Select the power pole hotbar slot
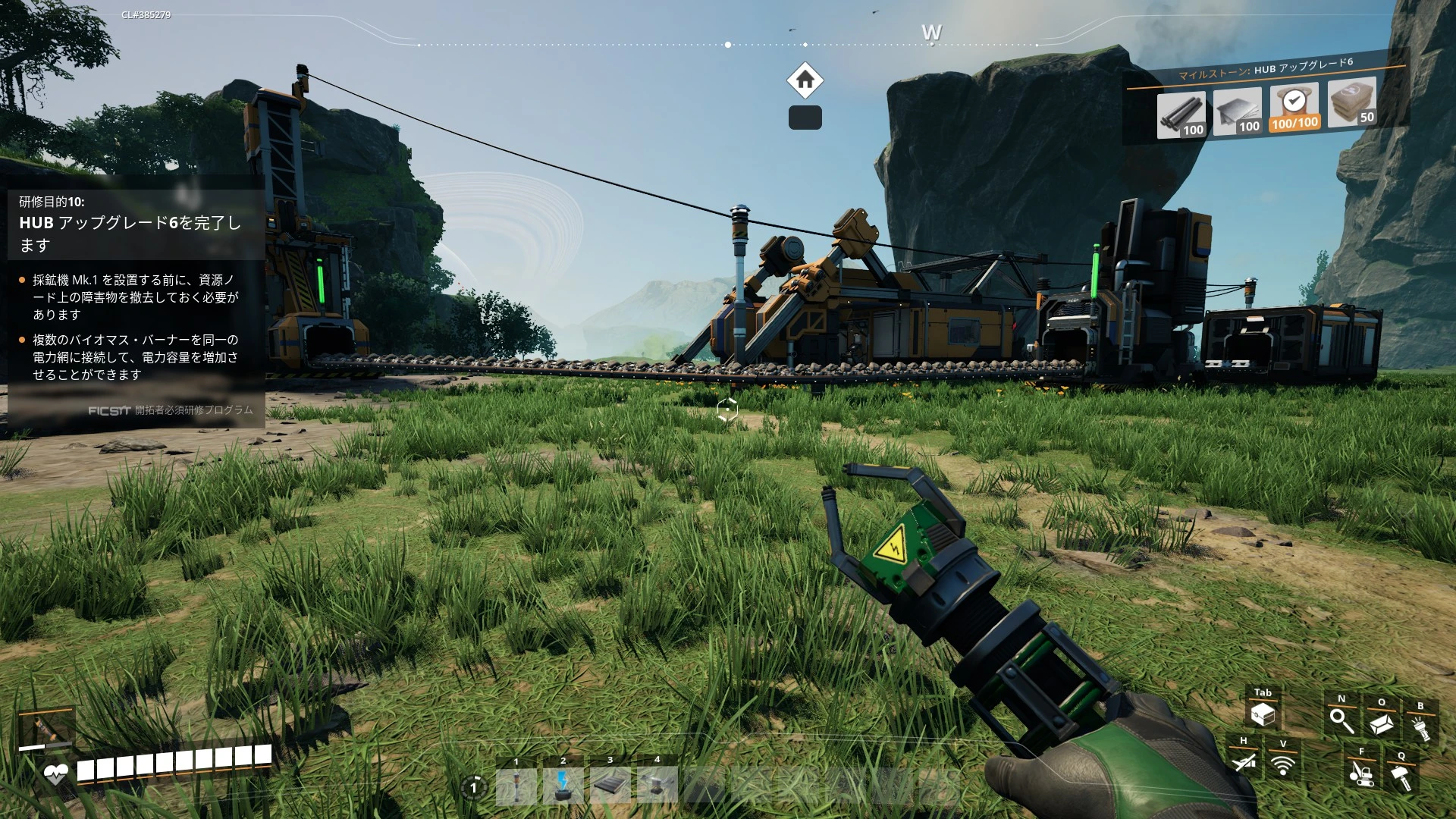Image resolution: width=1456 pixels, height=819 pixels. pos(516,786)
